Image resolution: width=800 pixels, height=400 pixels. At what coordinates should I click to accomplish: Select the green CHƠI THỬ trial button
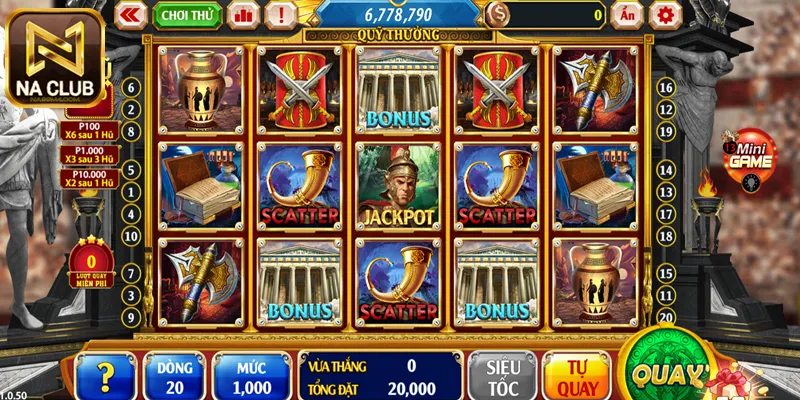coord(188,14)
